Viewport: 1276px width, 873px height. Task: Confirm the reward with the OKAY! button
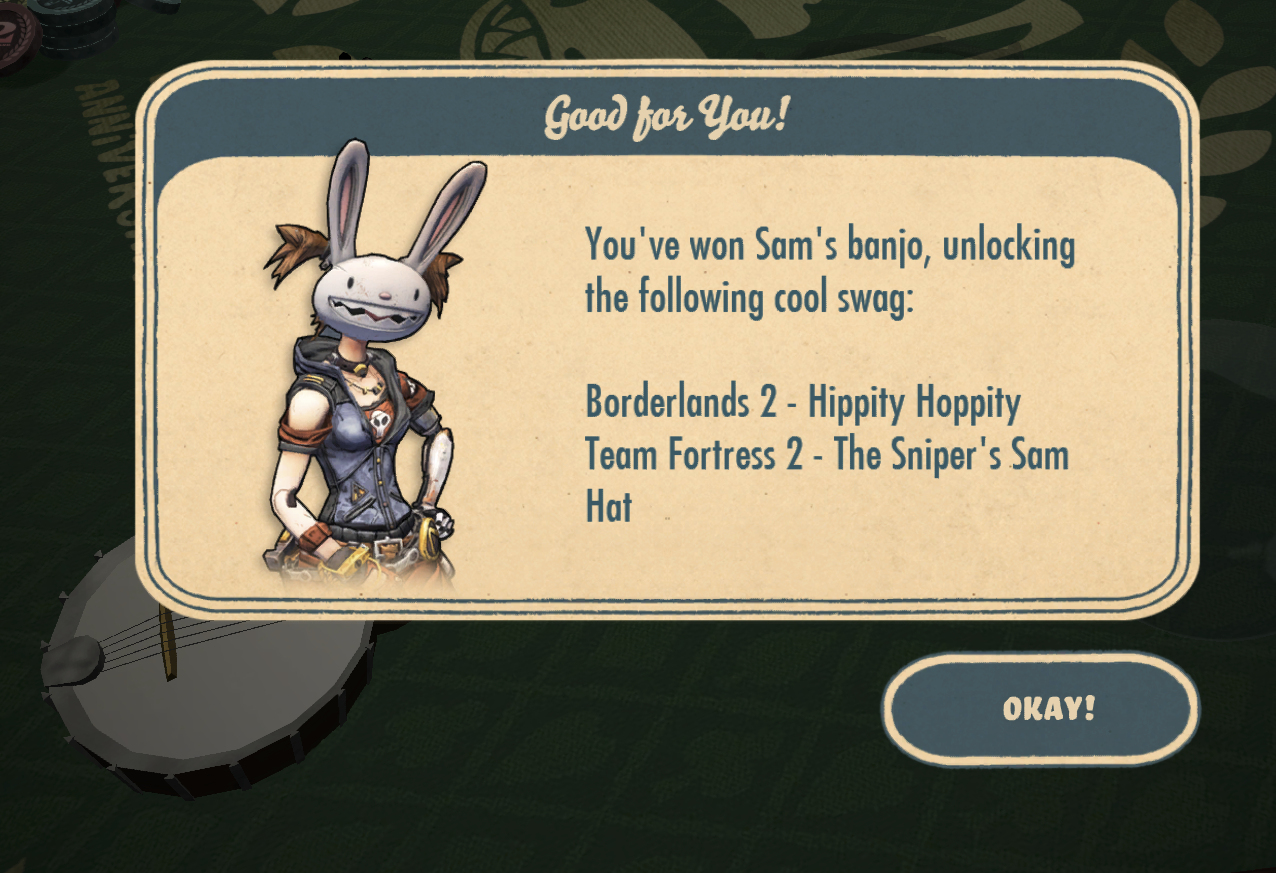(1040, 709)
